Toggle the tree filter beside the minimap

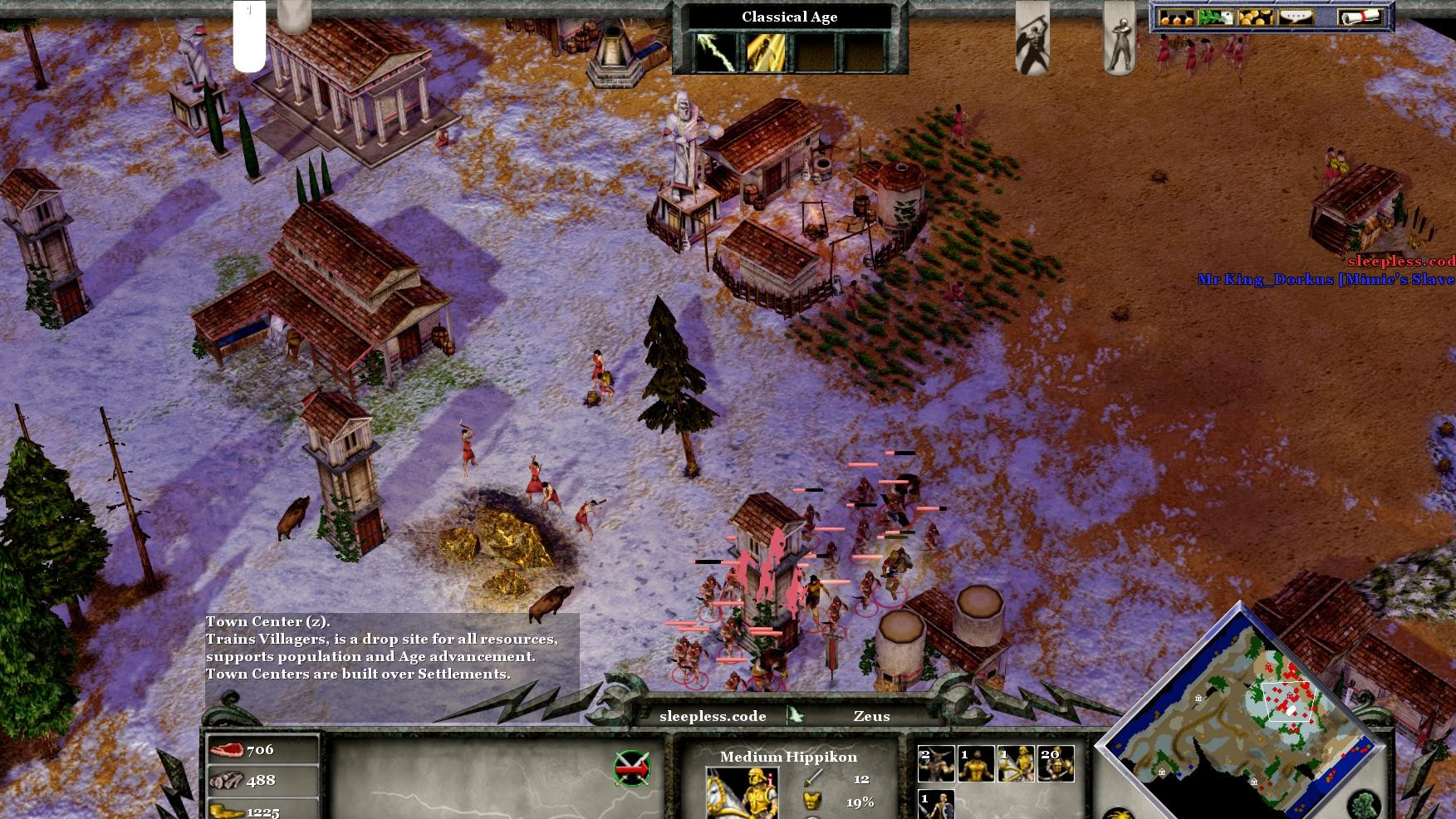[x=1363, y=806]
